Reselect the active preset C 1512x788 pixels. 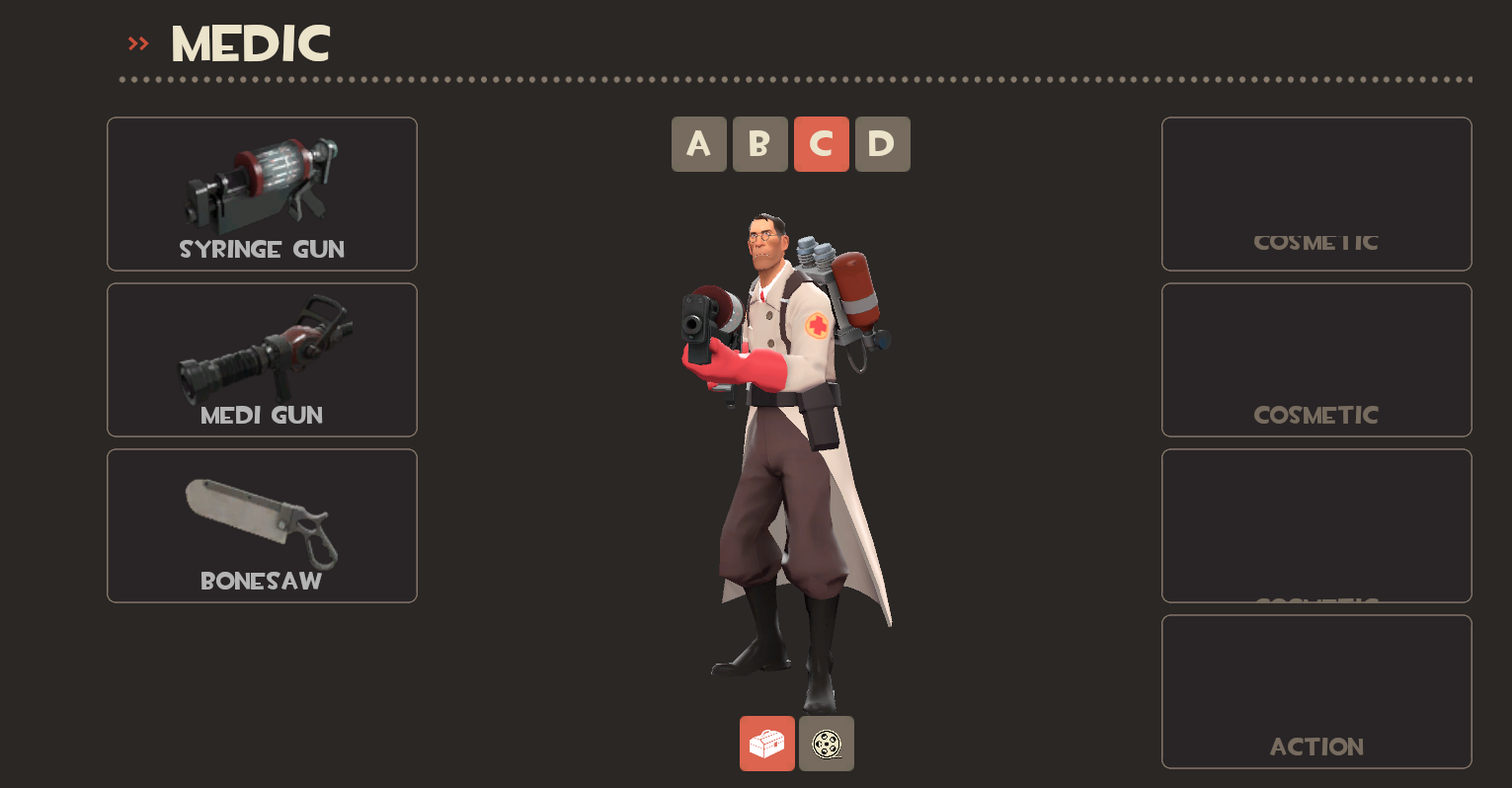click(x=822, y=143)
